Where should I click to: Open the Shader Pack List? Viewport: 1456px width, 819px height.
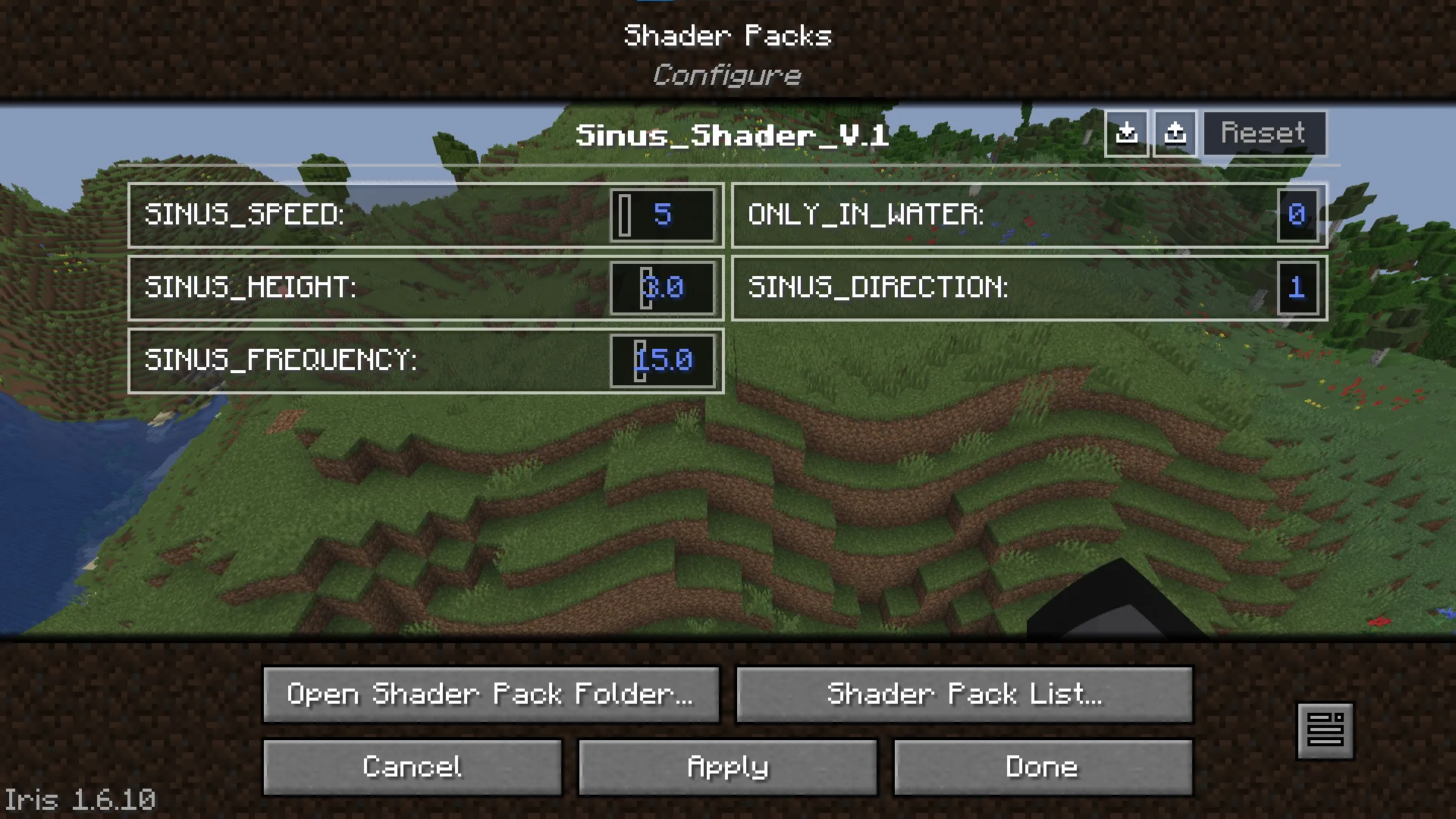963,694
